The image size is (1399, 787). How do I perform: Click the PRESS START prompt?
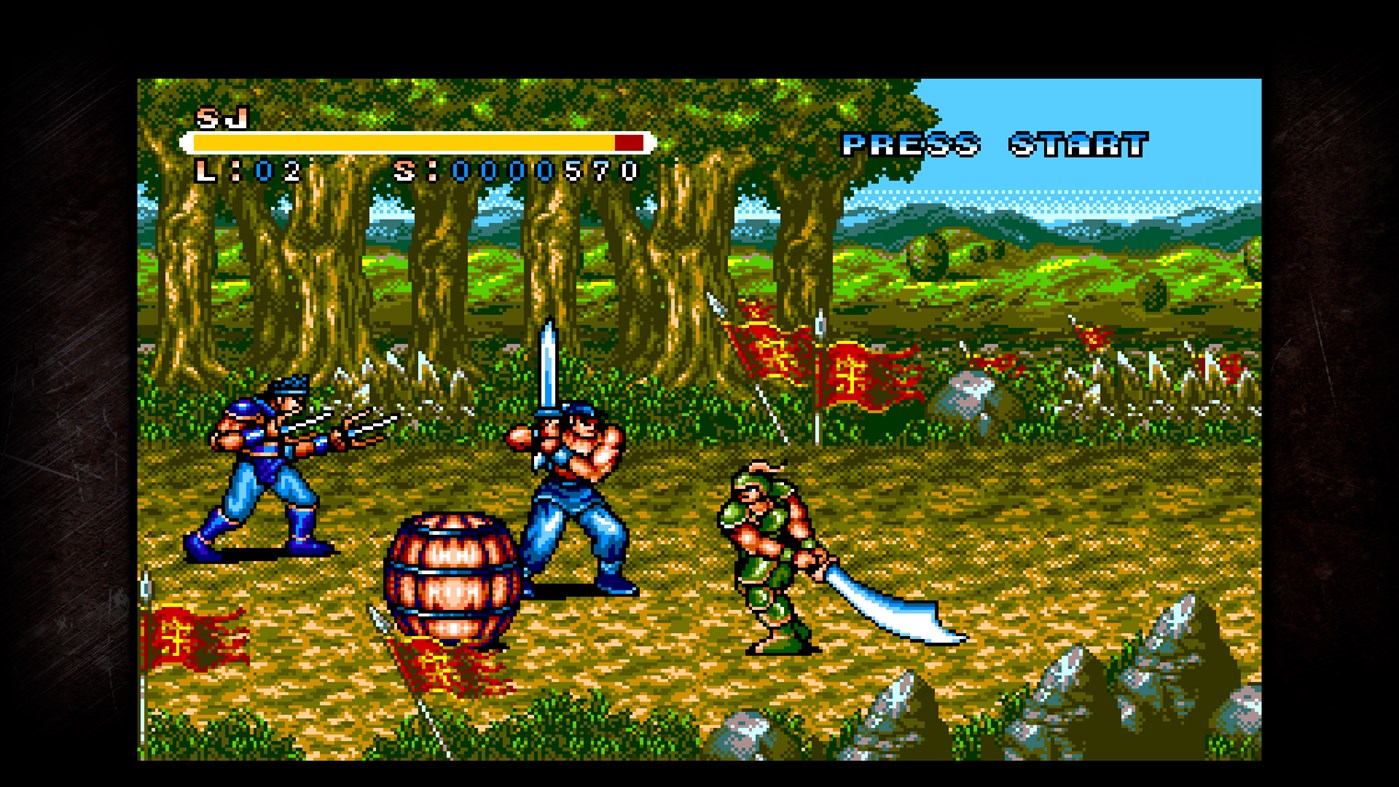point(995,143)
